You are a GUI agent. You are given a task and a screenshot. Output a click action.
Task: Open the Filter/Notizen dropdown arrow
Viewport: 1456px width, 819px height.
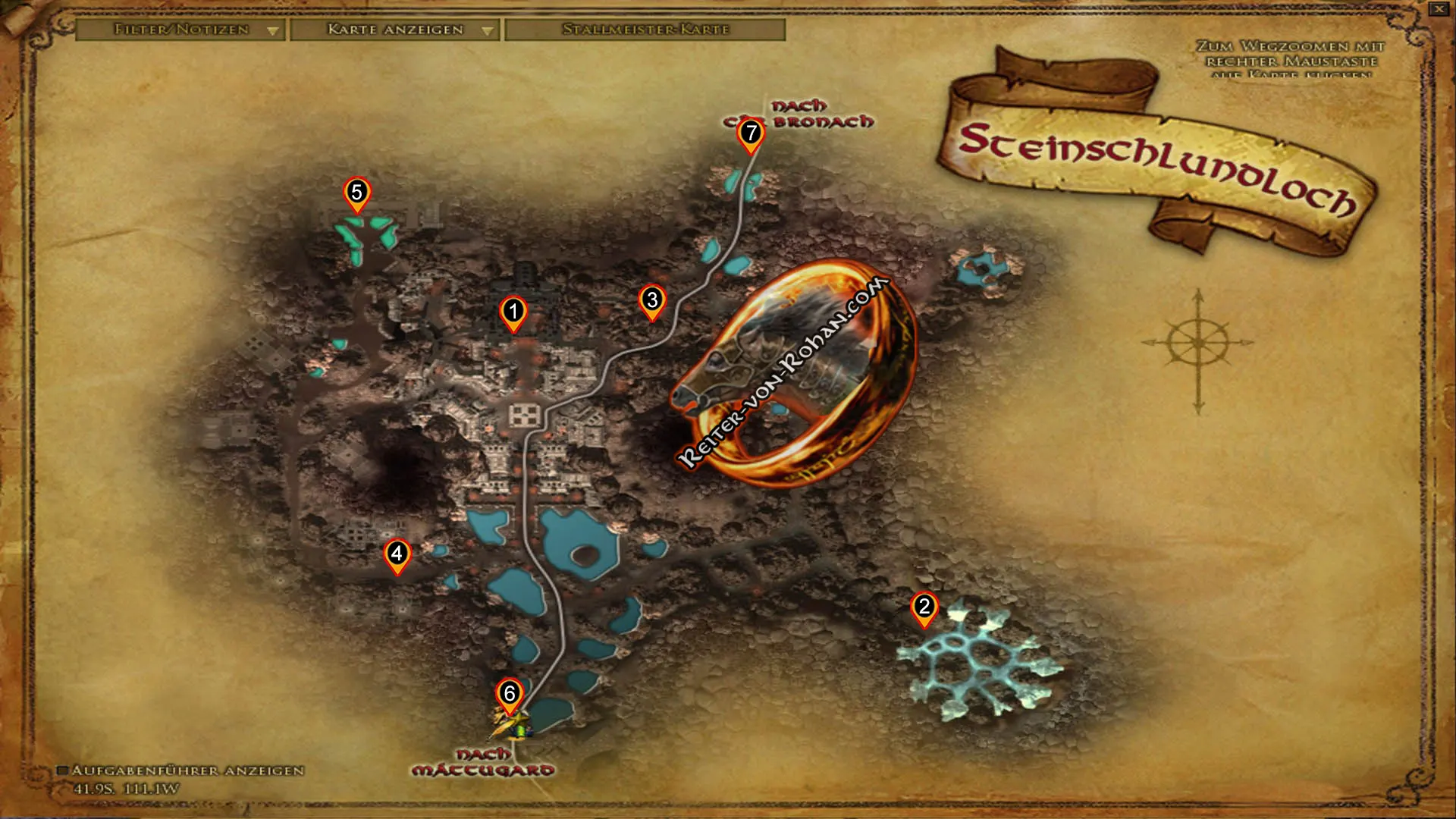[x=271, y=32]
